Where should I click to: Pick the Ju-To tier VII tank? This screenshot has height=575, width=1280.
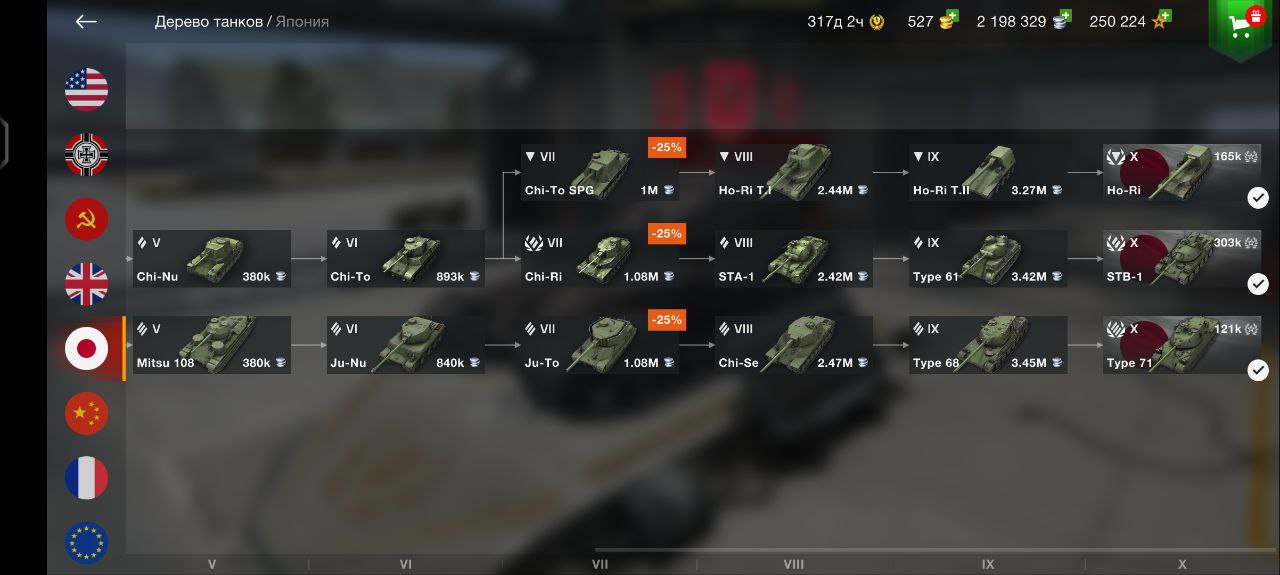tap(599, 345)
